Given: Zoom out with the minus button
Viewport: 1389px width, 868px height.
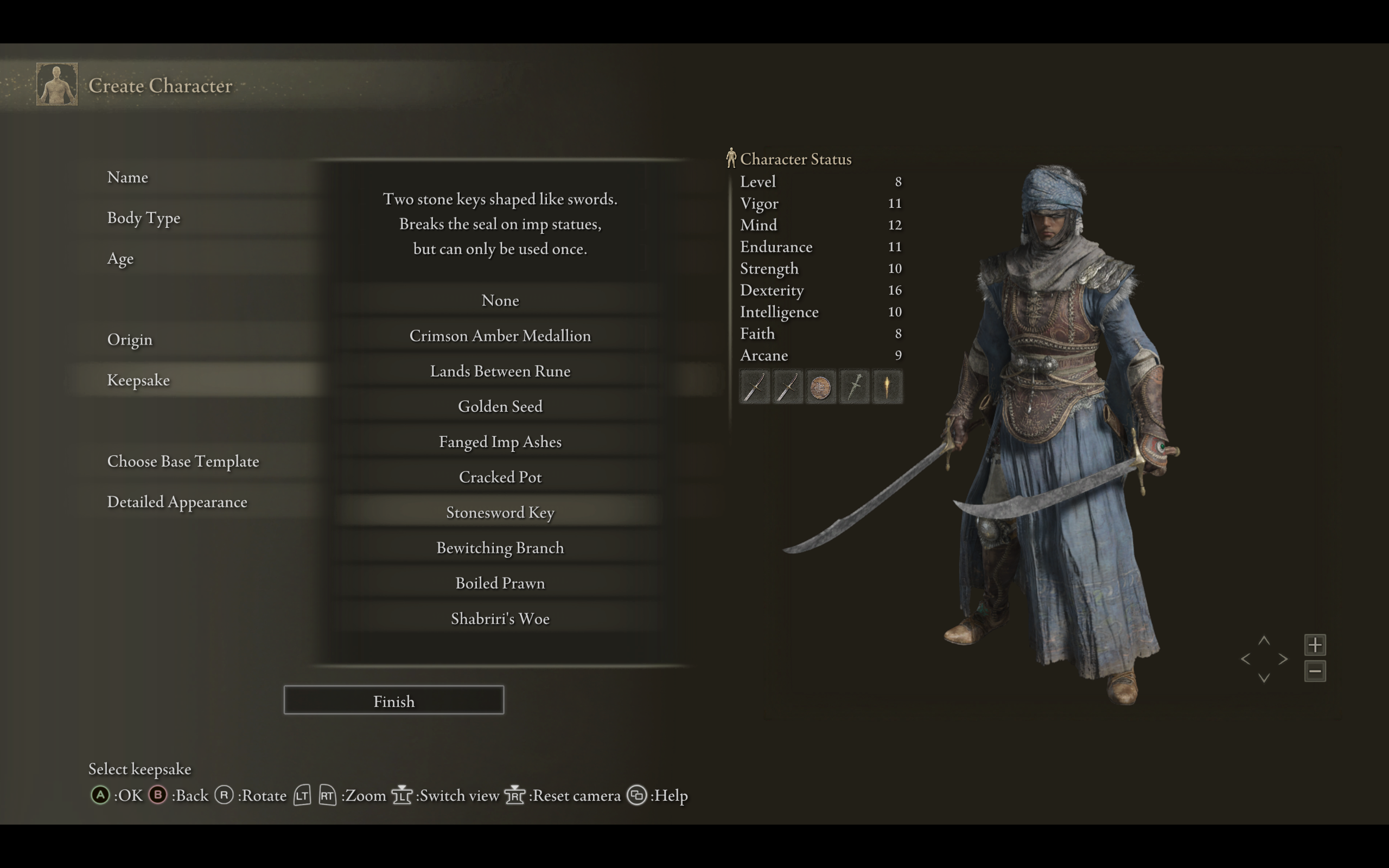Looking at the screenshot, I should point(1315,671).
